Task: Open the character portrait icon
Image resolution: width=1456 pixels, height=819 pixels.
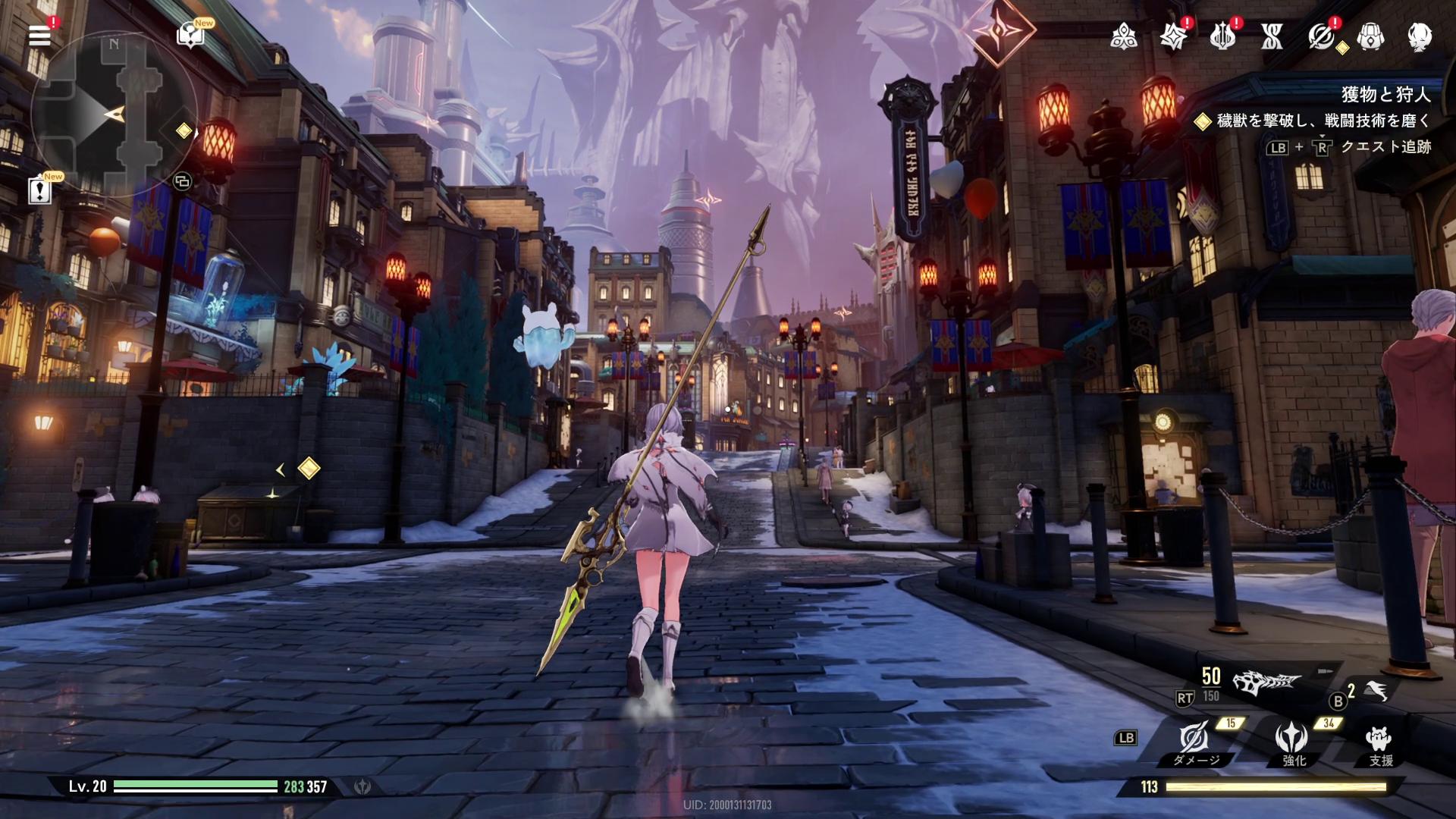Action: [1420, 36]
